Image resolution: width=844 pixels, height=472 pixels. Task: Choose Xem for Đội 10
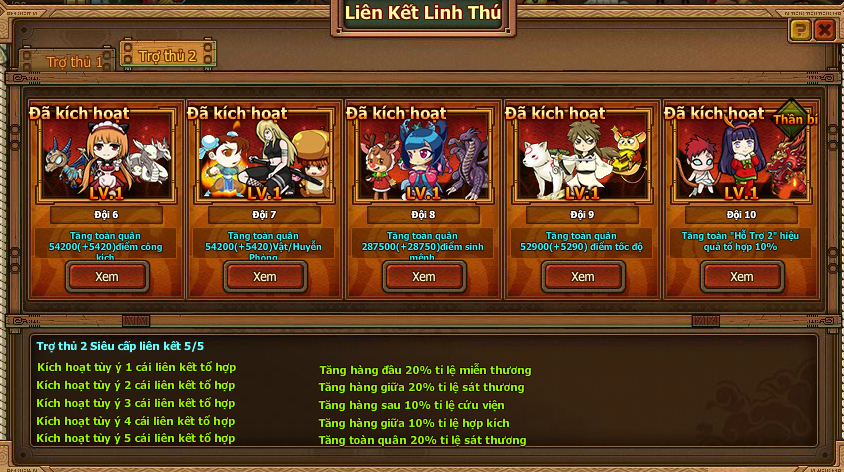point(741,276)
